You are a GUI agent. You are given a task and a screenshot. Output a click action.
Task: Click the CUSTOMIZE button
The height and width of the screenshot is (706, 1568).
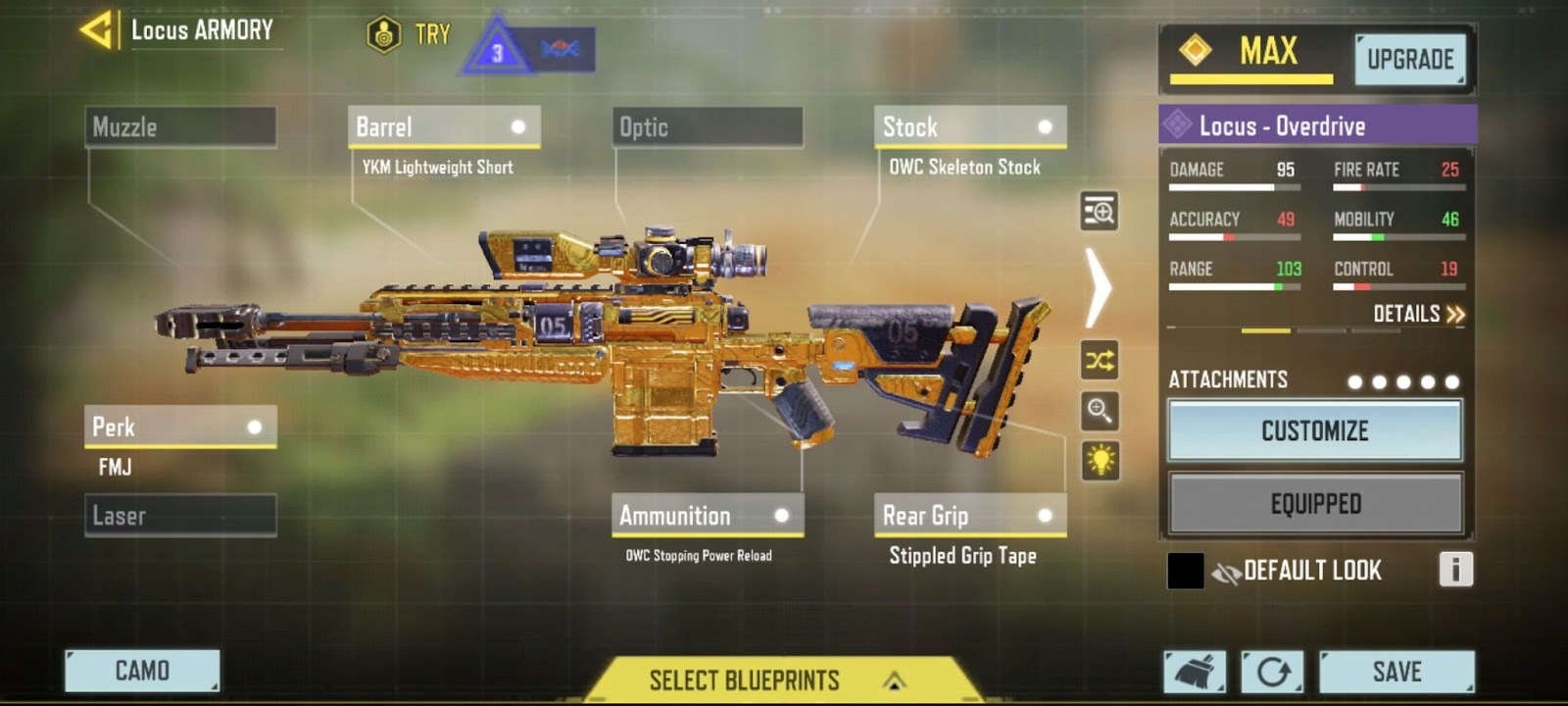pyautogui.click(x=1314, y=430)
